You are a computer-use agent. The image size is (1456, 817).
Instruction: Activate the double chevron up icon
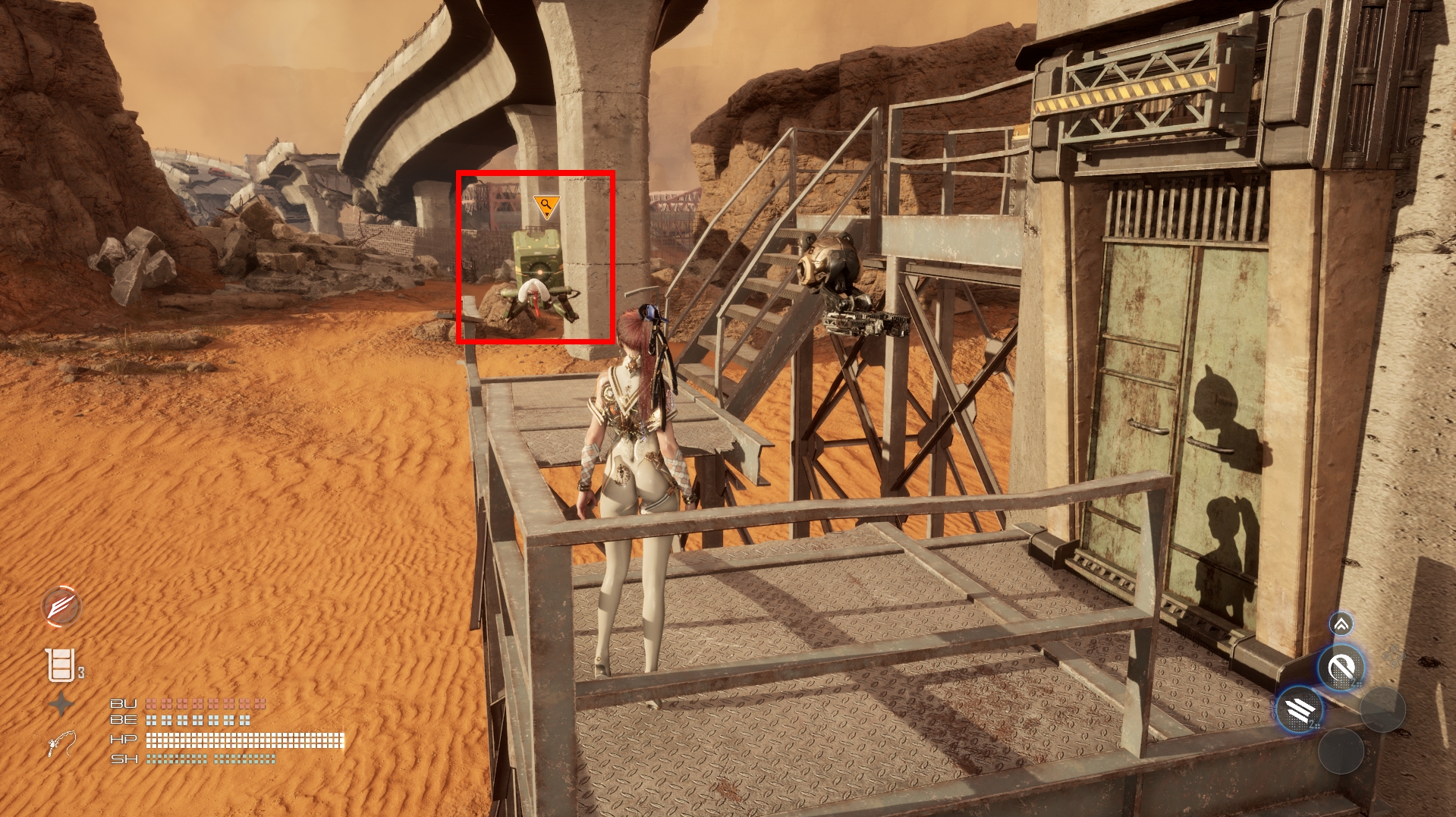click(1341, 624)
